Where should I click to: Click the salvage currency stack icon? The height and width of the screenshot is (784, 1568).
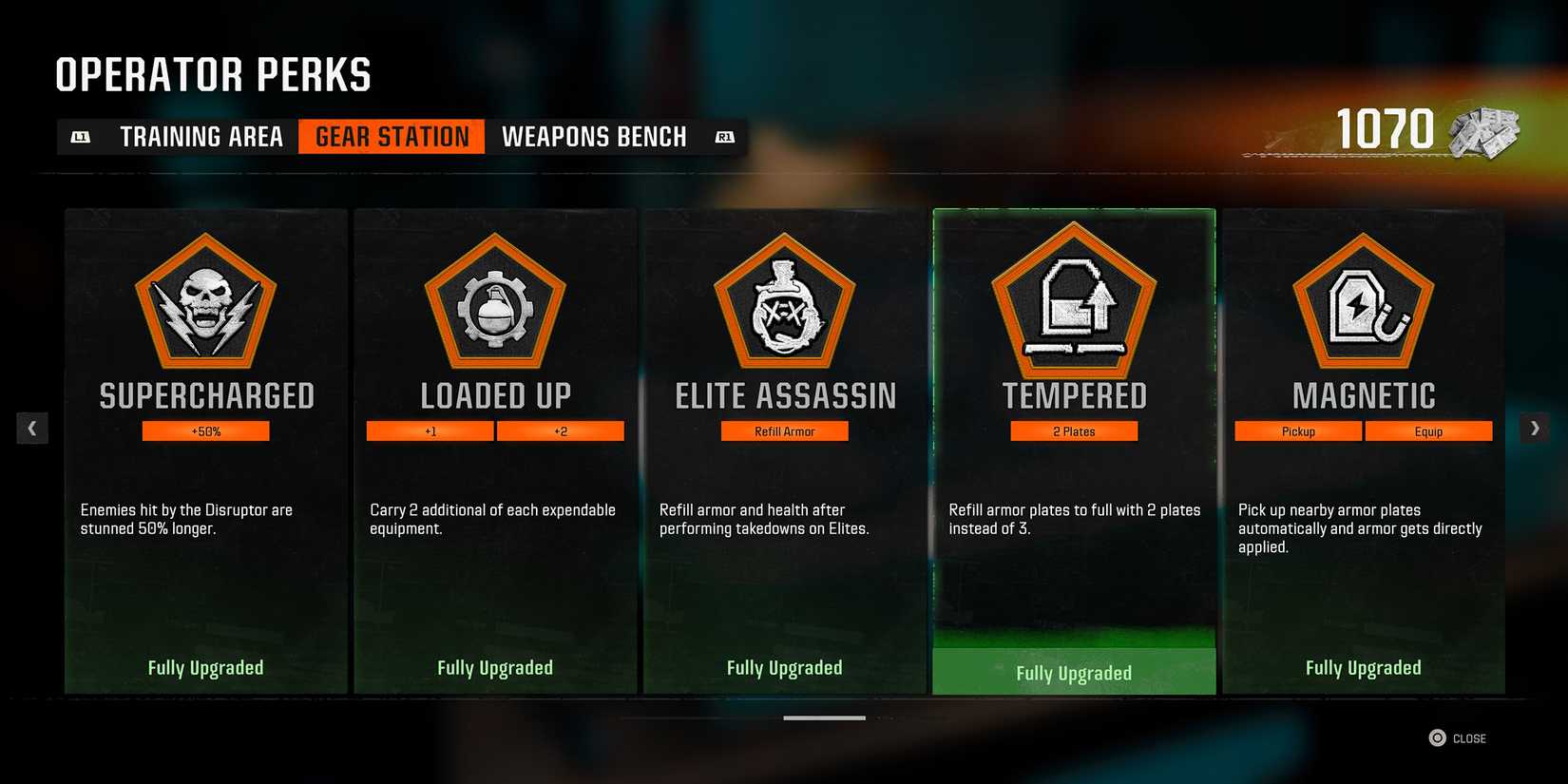pyautogui.click(x=1483, y=133)
